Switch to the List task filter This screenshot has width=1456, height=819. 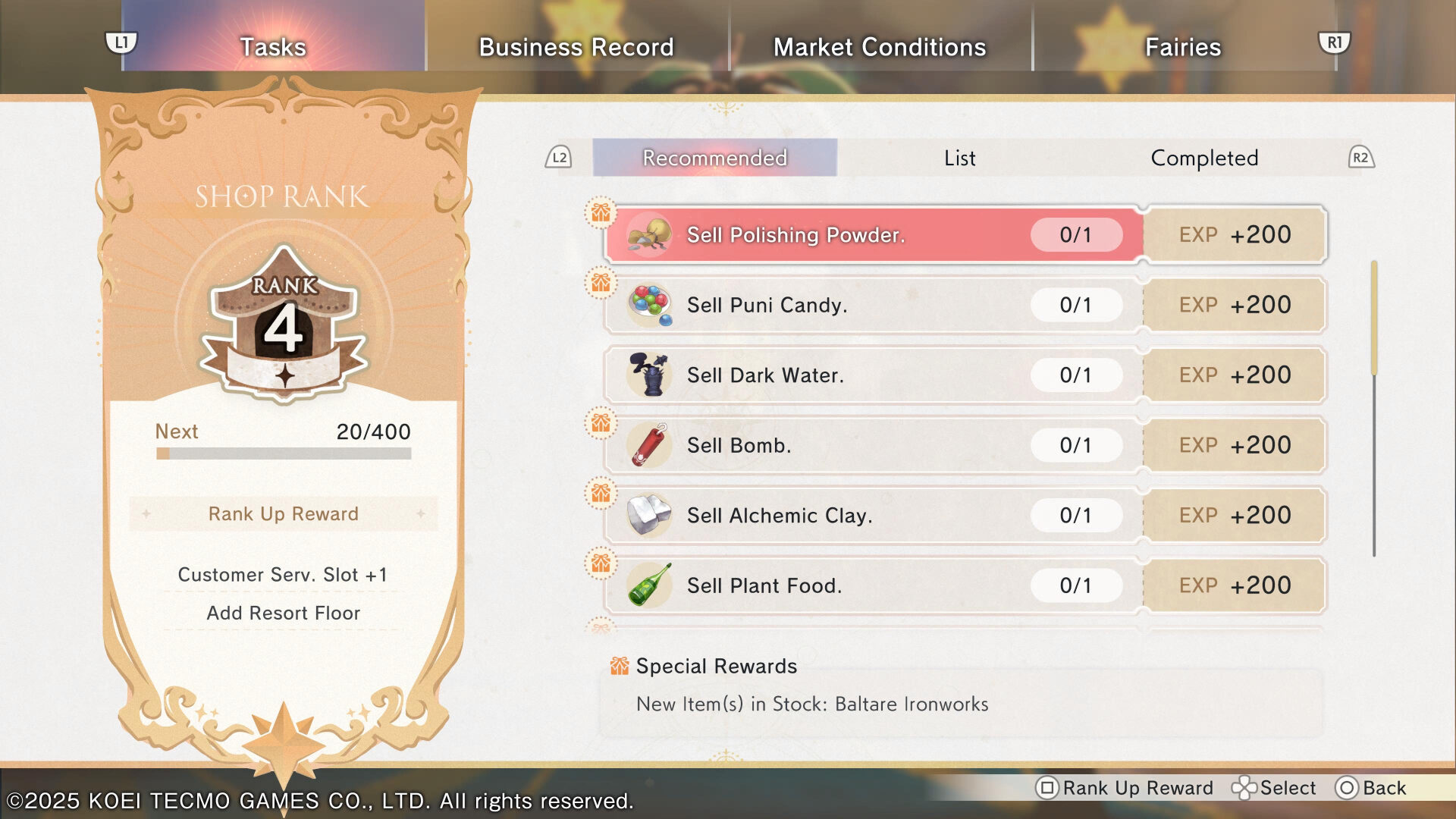tap(959, 158)
